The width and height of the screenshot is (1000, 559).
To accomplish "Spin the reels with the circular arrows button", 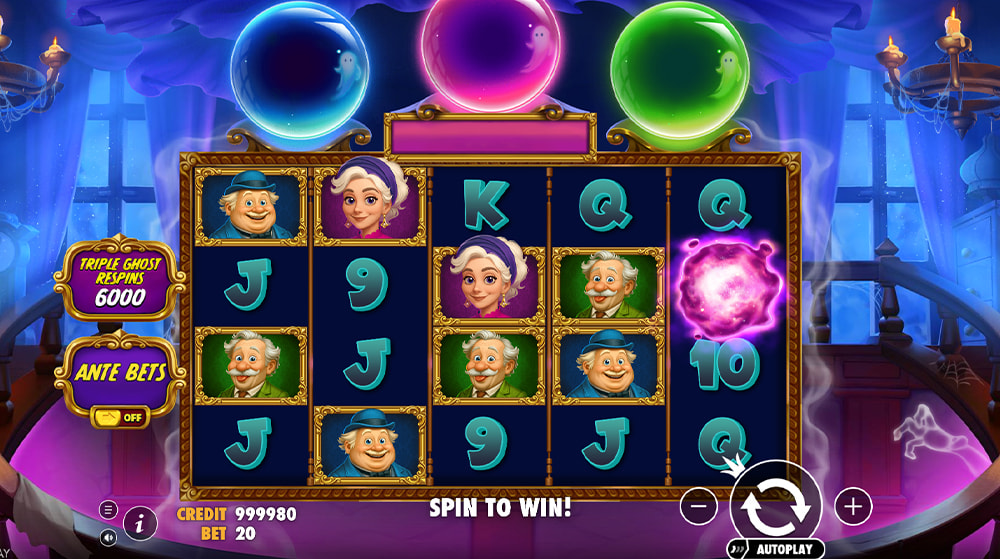I will tap(775, 506).
